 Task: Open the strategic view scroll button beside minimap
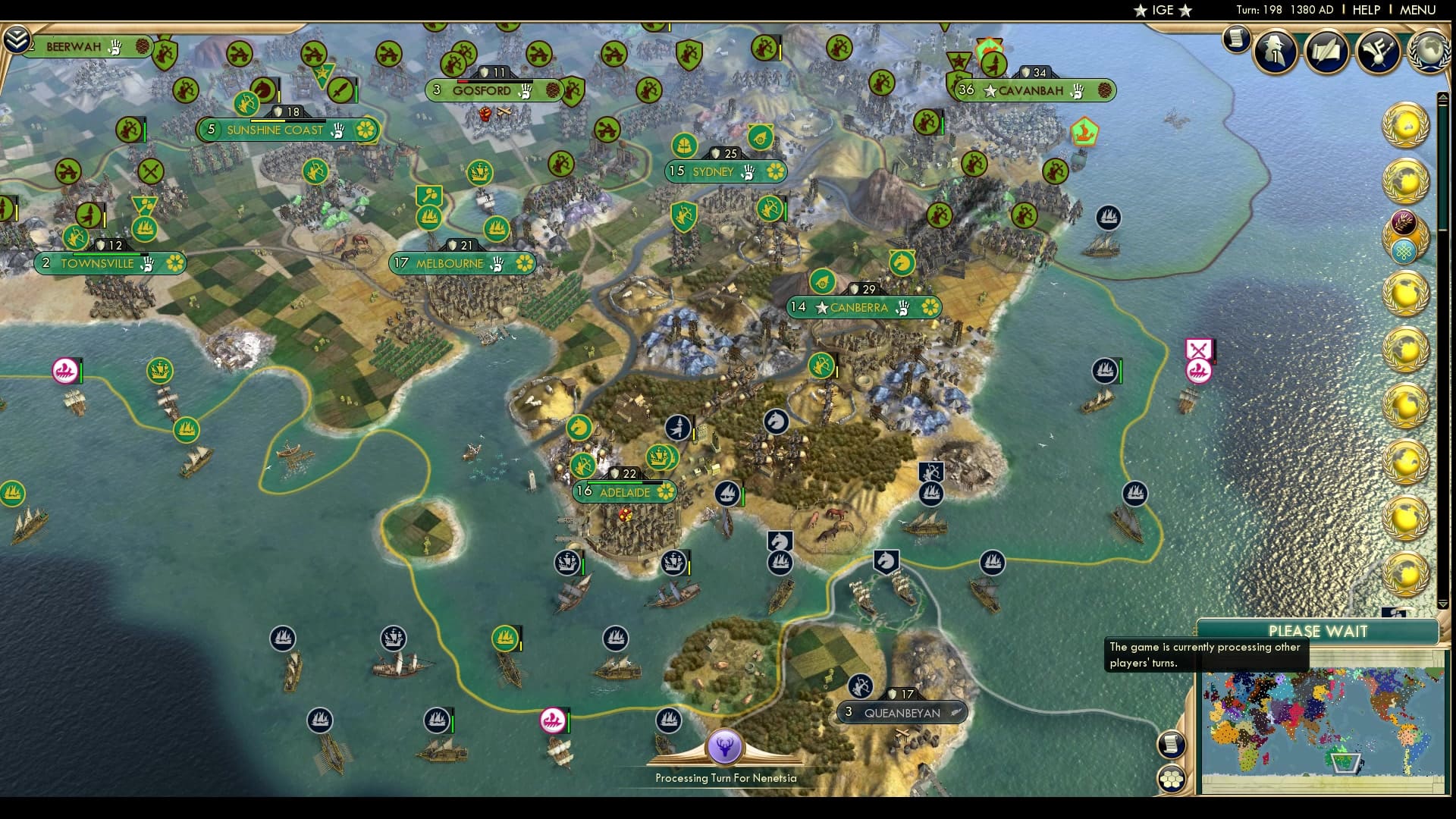(1172, 744)
